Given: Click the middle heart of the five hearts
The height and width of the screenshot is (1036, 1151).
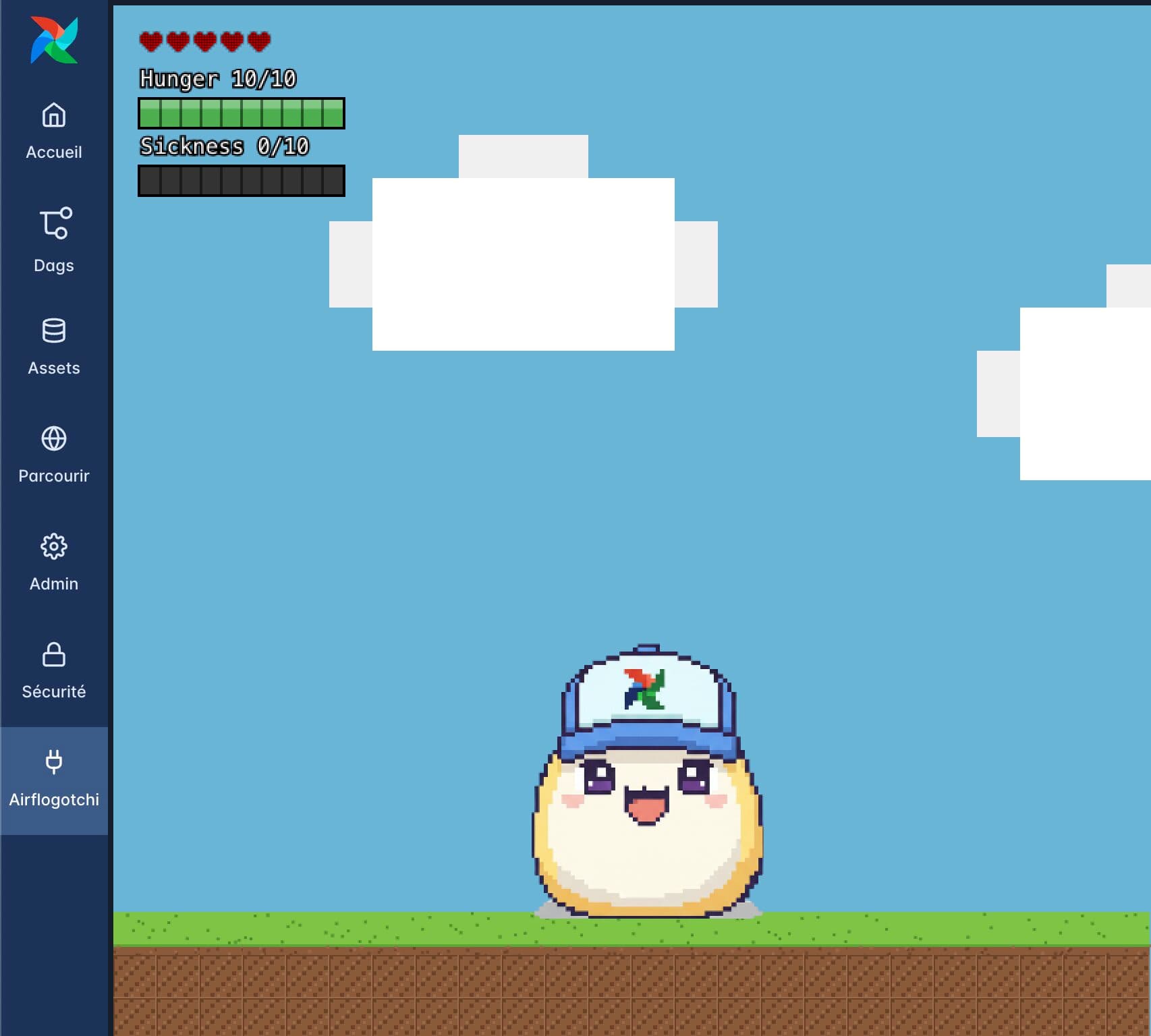Looking at the screenshot, I should [x=204, y=42].
